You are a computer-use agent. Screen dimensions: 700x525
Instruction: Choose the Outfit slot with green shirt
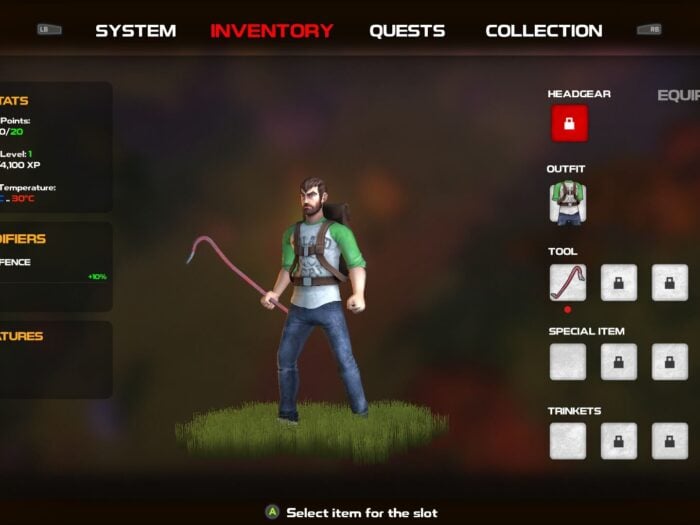coord(568,203)
